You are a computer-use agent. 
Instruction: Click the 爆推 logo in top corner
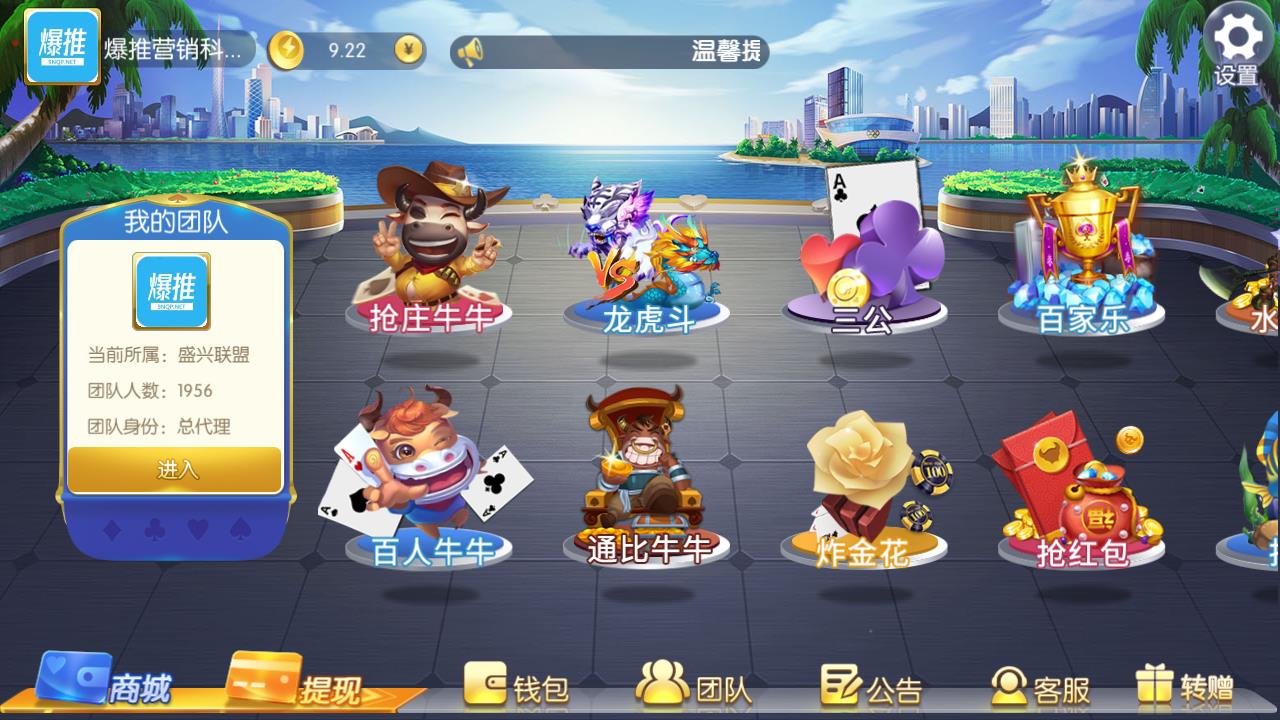62,41
